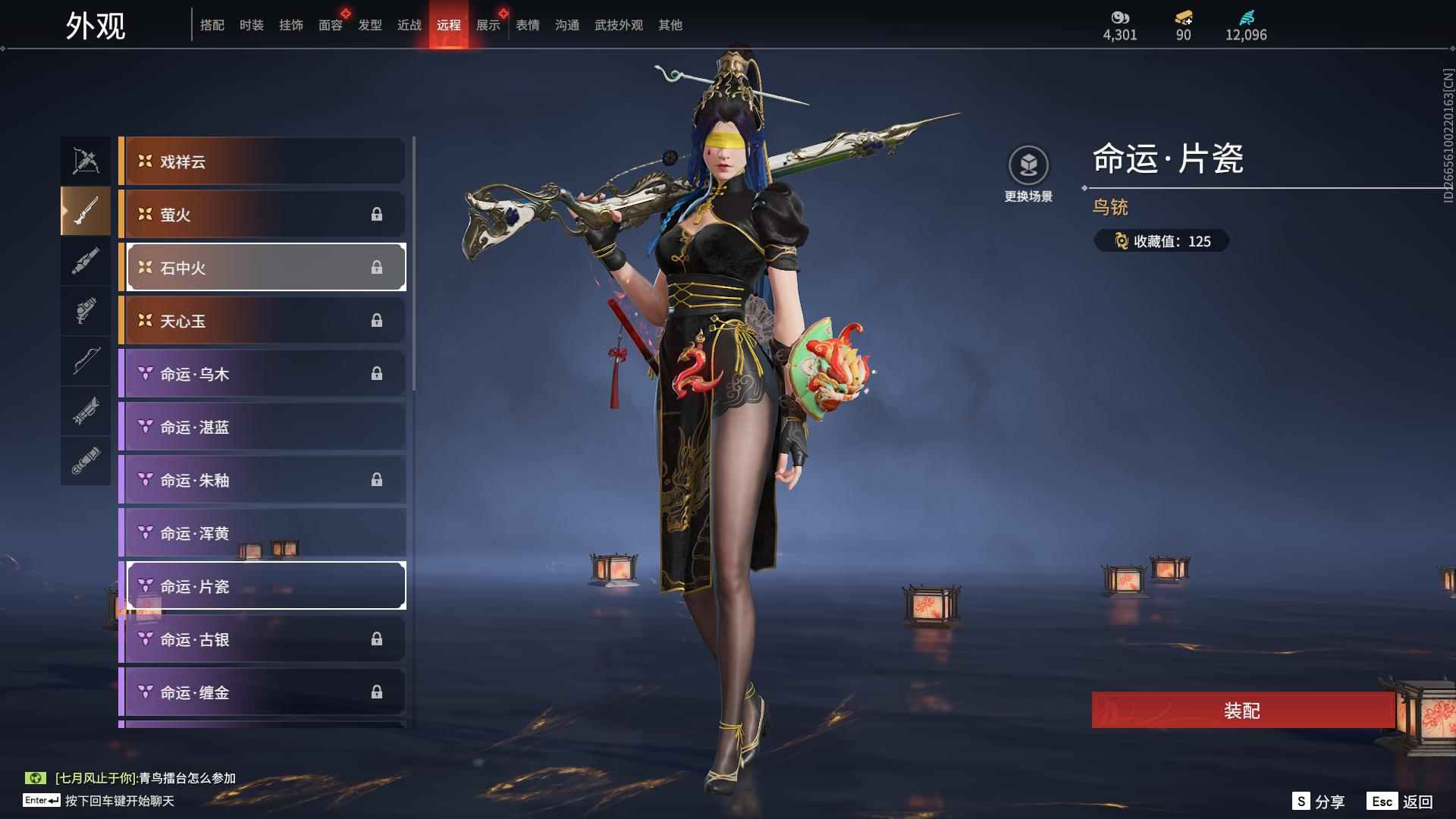Select the 发型 tab
The width and height of the screenshot is (1456, 819).
[369, 25]
